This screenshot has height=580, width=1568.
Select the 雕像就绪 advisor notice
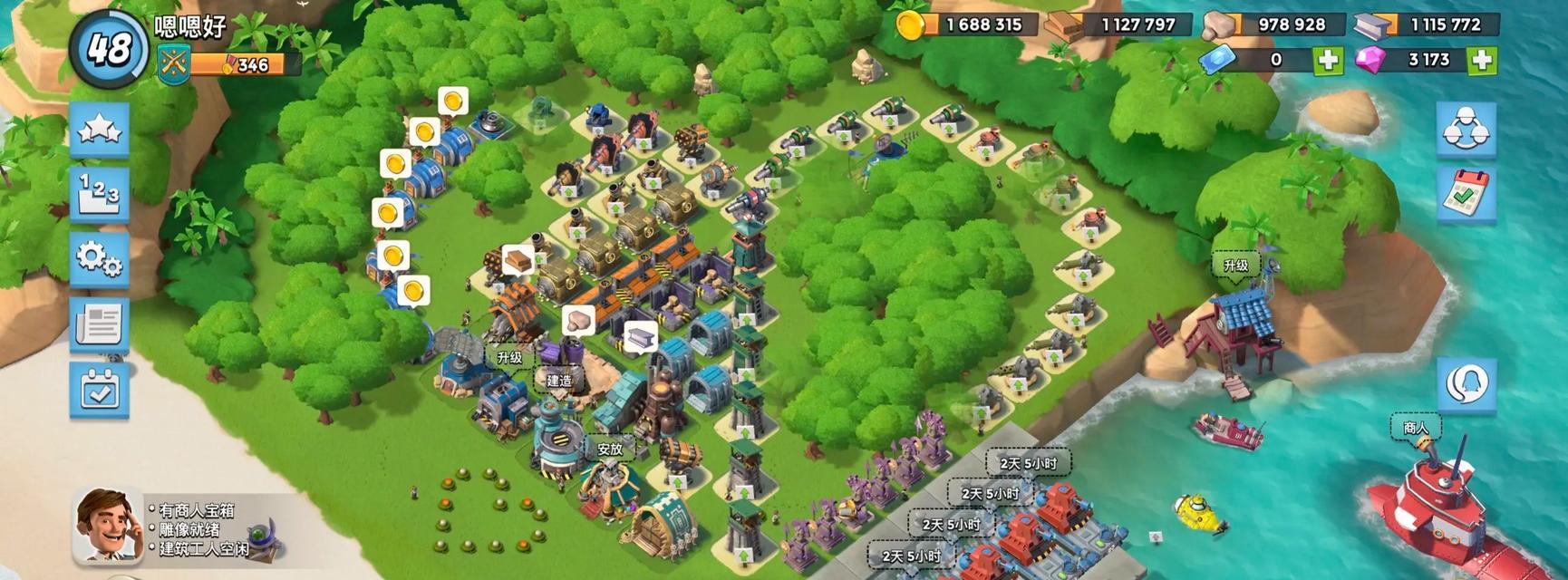pyautogui.click(x=189, y=530)
